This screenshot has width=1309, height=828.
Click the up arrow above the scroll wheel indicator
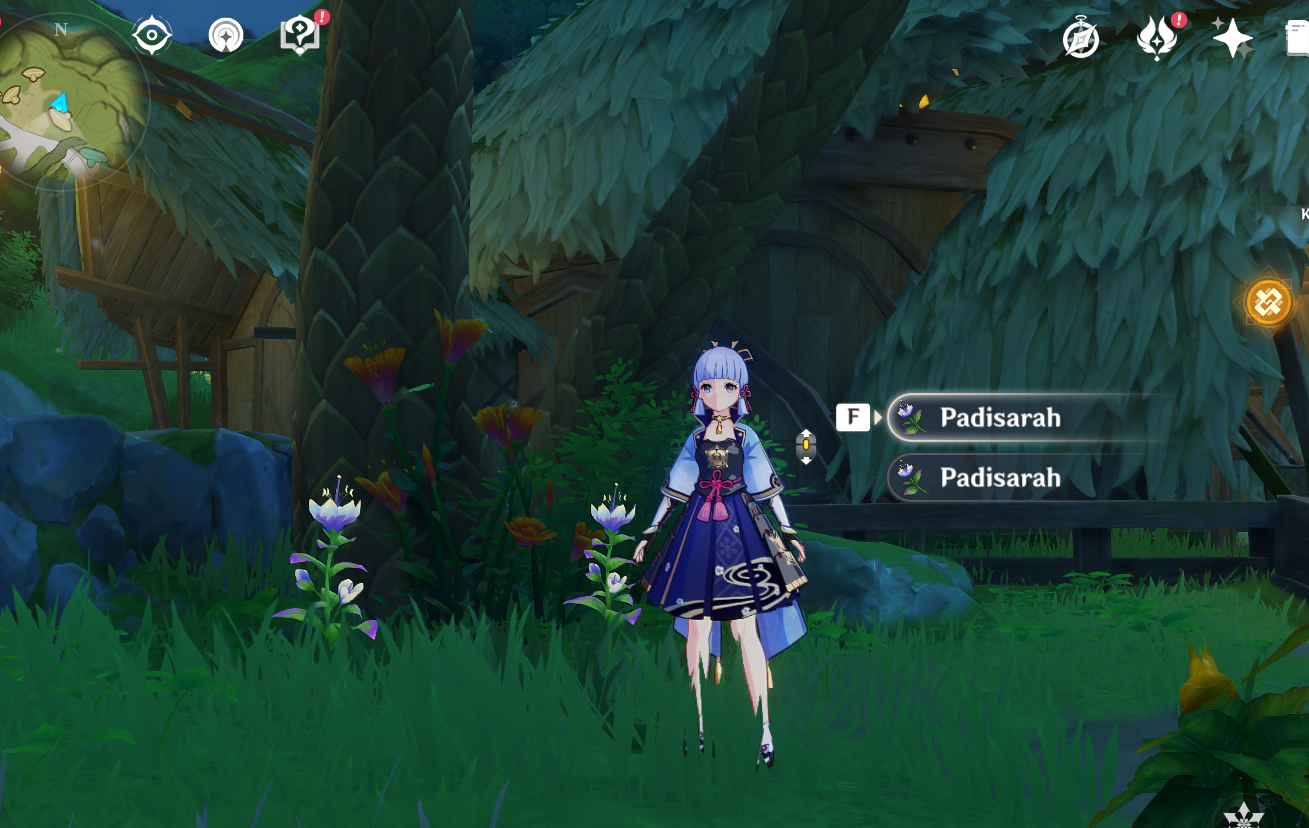coord(807,435)
